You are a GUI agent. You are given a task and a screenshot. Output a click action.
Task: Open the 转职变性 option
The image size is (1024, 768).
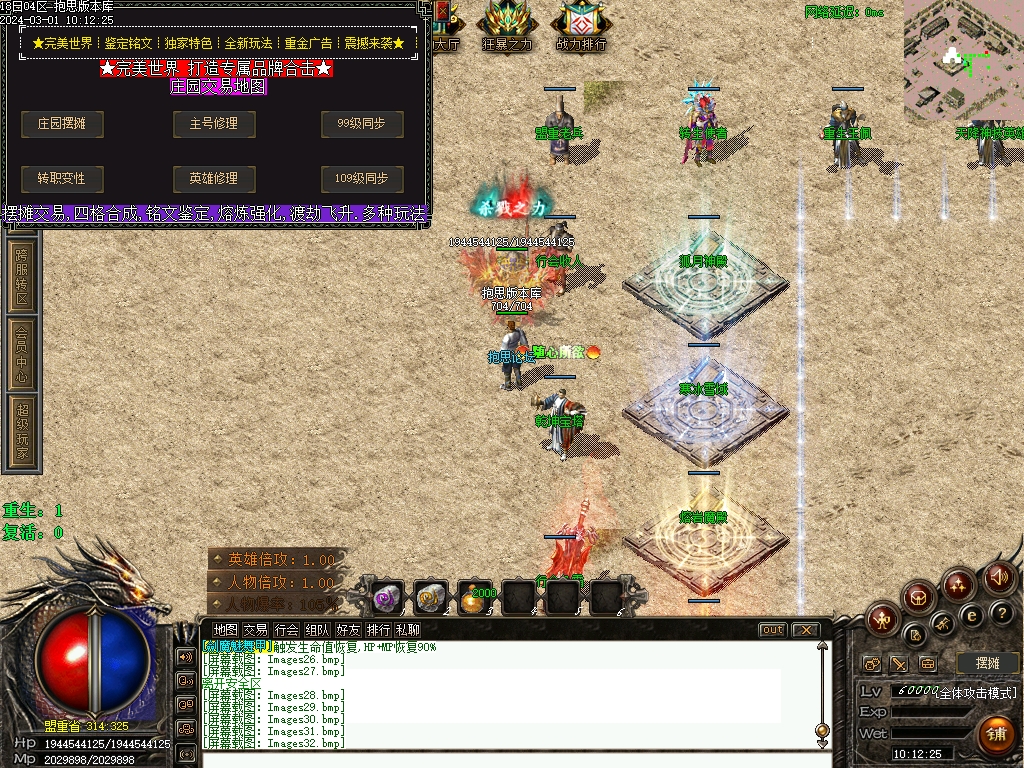[x=62, y=179]
